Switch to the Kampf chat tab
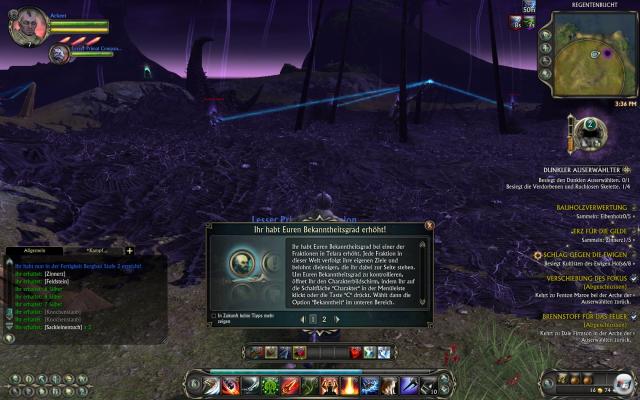The image size is (640, 400). pyautogui.click(x=97, y=250)
